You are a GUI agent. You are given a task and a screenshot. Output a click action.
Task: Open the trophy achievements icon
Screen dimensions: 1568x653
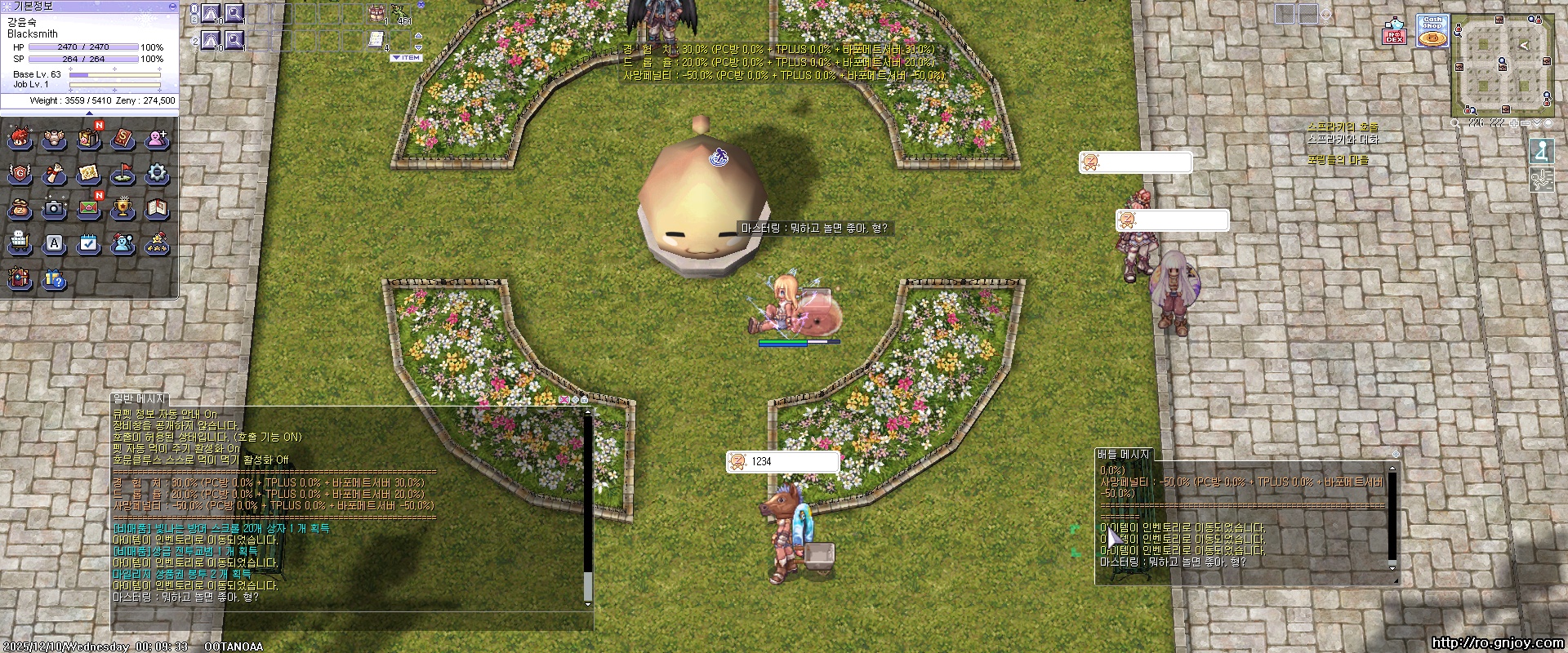[x=122, y=208]
